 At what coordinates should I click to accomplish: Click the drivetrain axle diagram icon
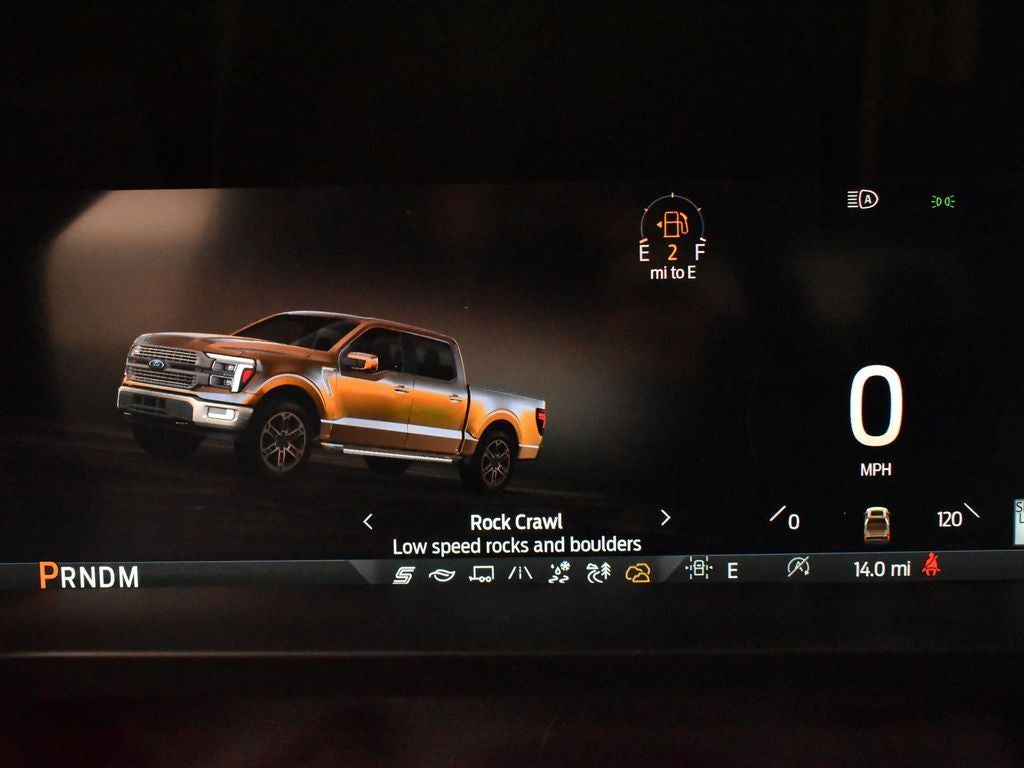(697, 569)
